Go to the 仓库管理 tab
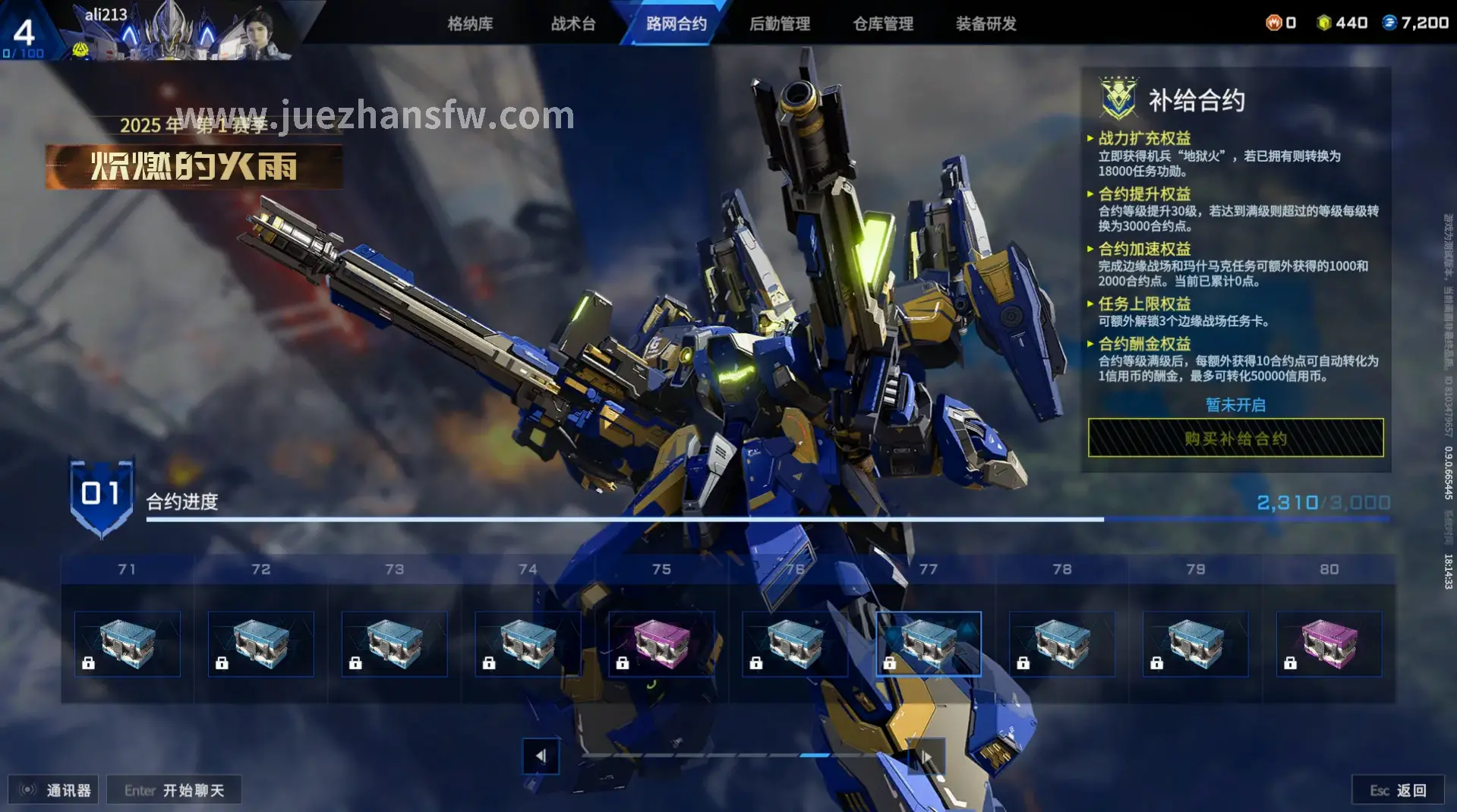1457x812 pixels. pyautogui.click(x=882, y=24)
